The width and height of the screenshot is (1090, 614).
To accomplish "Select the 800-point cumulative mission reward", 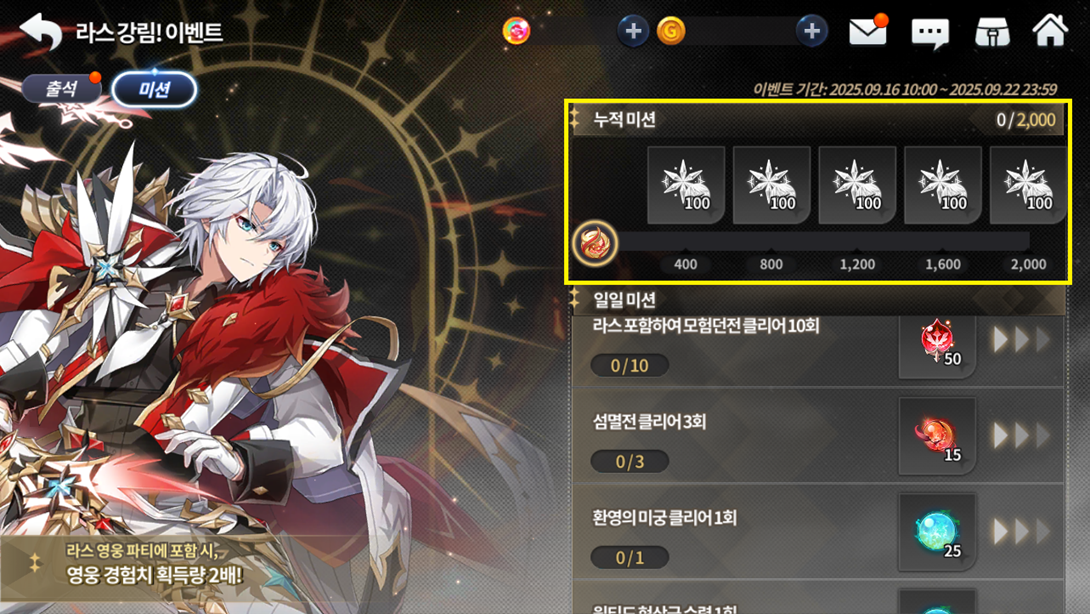I will (x=771, y=185).
